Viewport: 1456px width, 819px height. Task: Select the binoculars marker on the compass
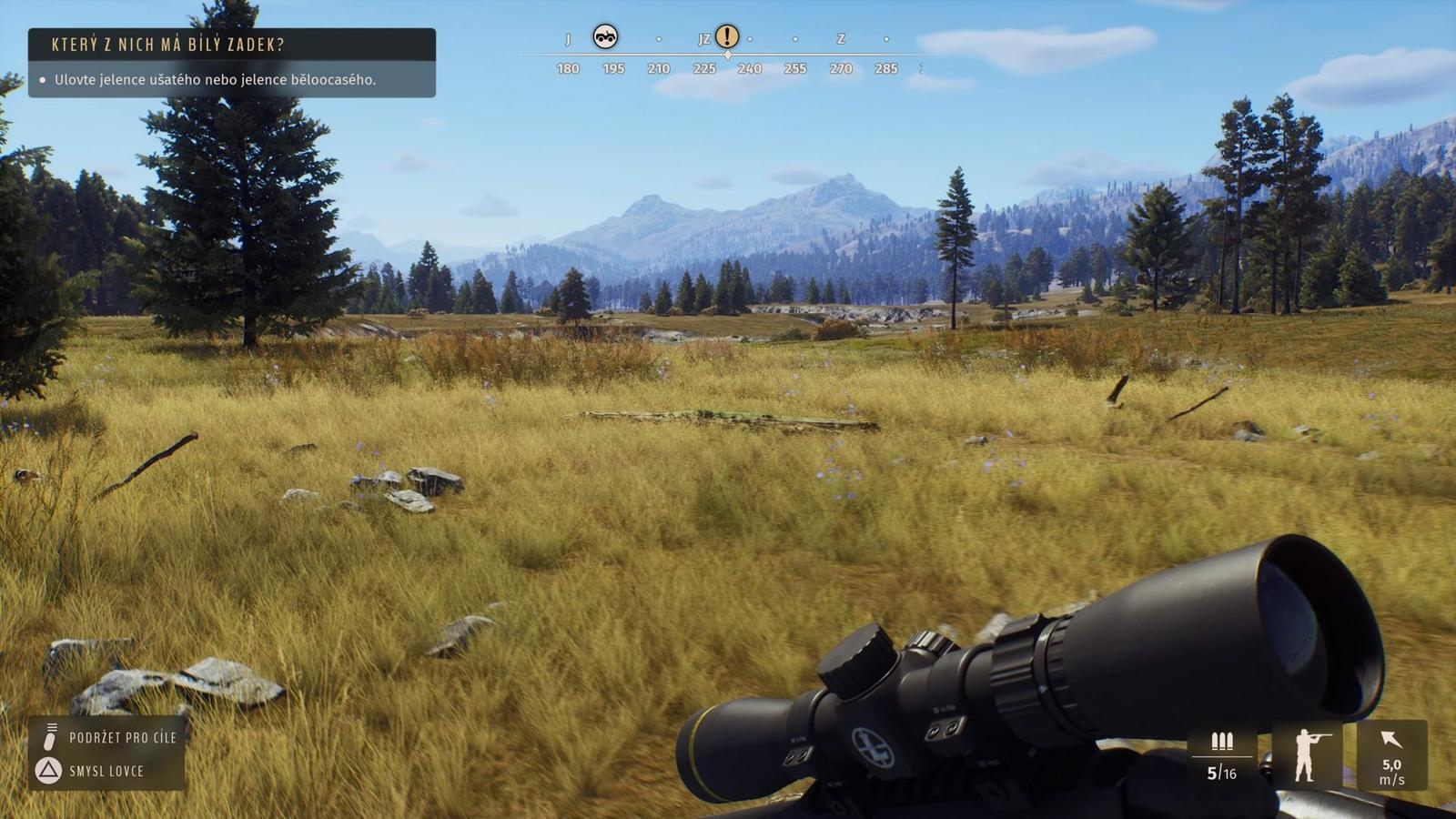coord(605,36)
